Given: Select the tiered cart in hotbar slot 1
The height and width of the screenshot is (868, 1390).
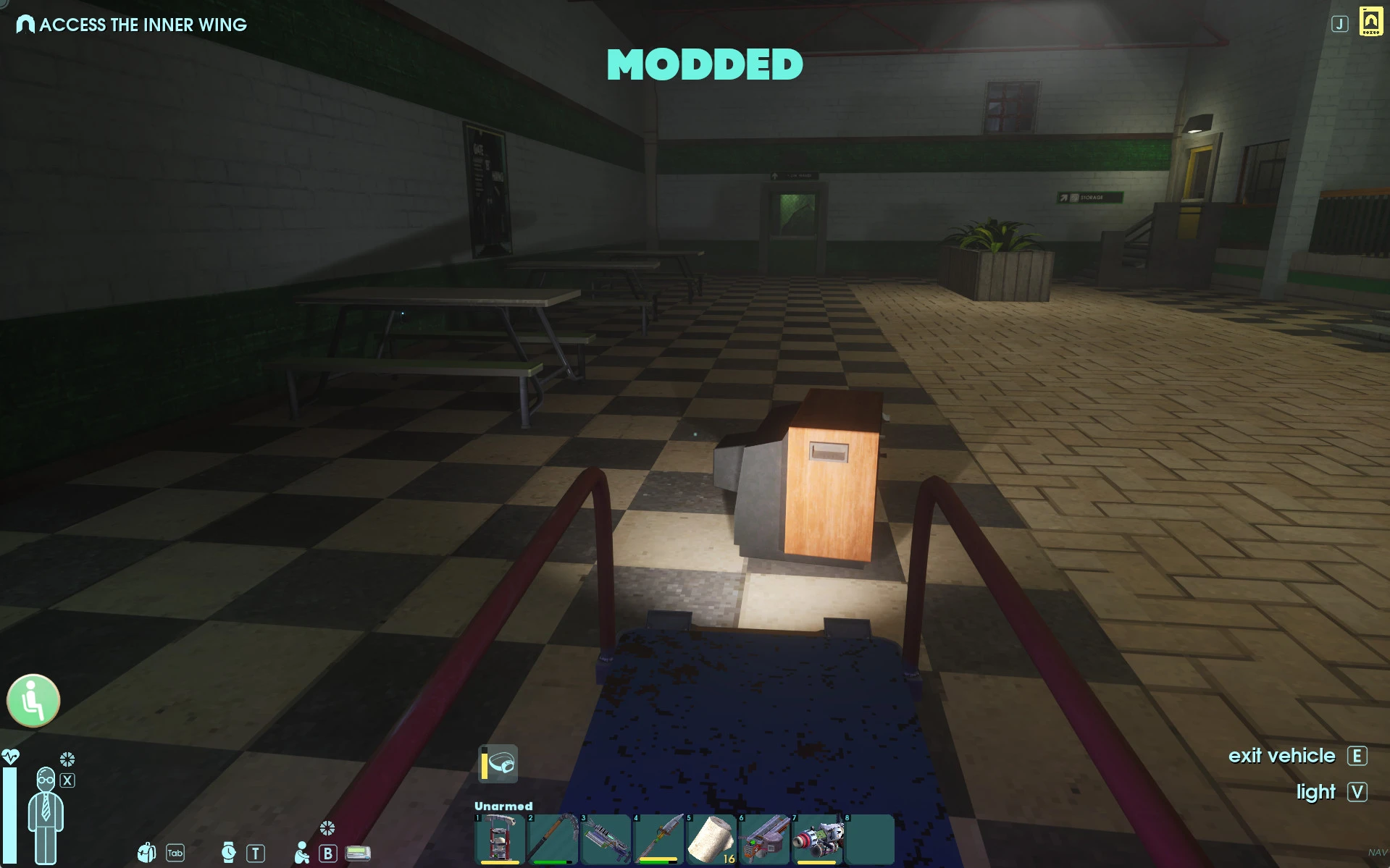Looking at the screenshot, I should pos(500,839).
